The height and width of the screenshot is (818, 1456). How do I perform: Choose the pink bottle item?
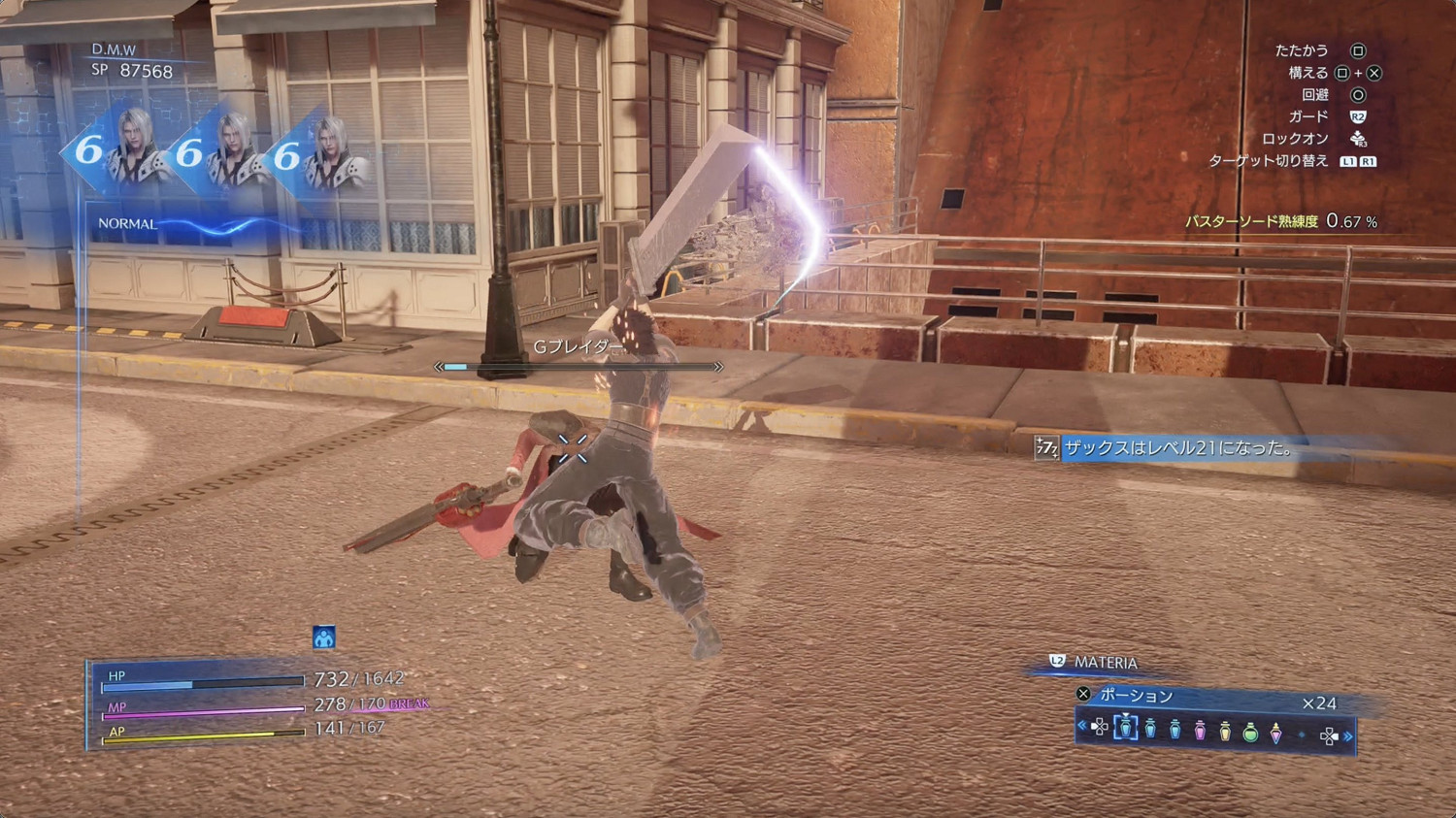(x=1200, y=730)
